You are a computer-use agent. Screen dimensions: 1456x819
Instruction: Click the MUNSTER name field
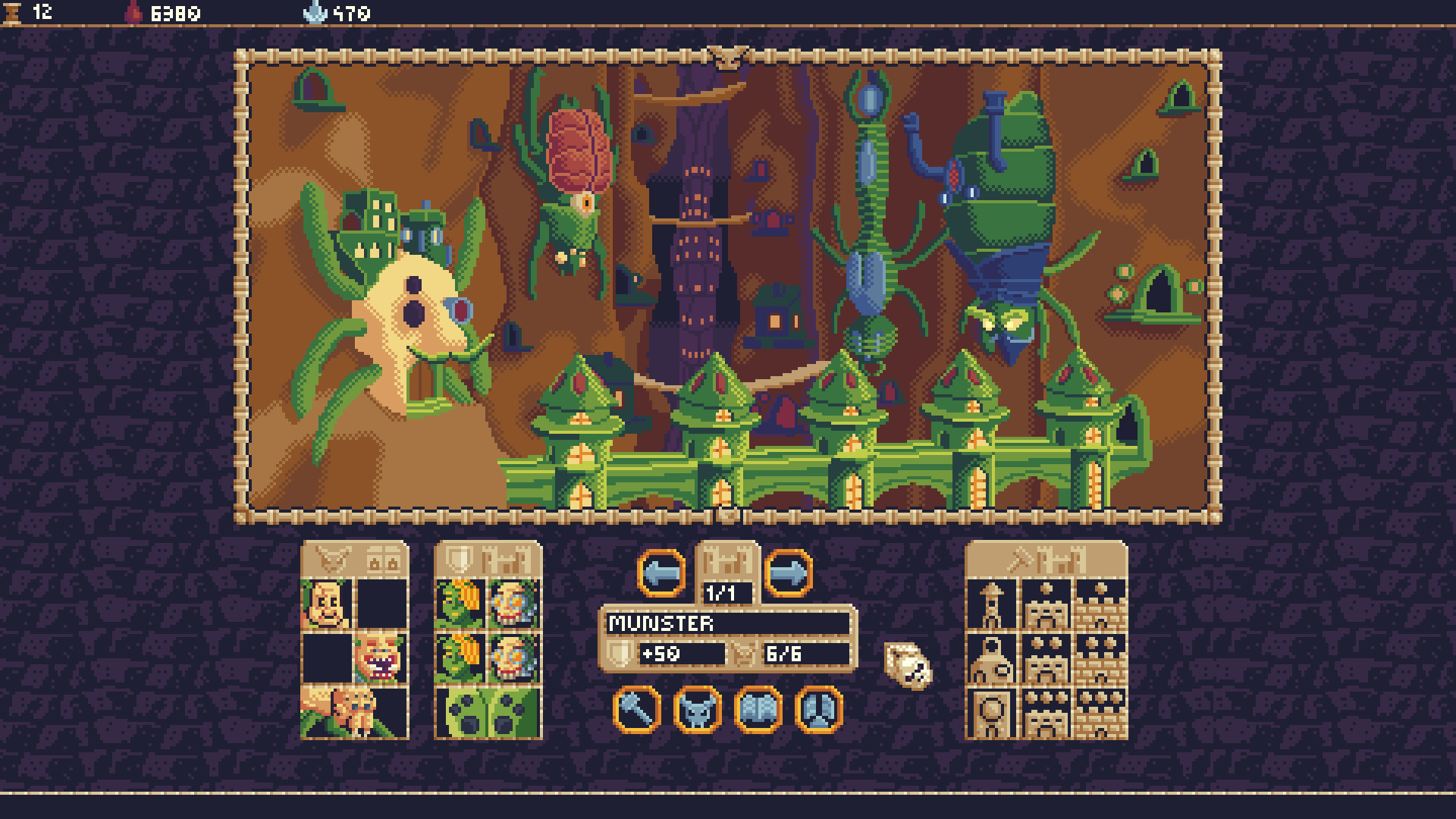coord(726,623)
